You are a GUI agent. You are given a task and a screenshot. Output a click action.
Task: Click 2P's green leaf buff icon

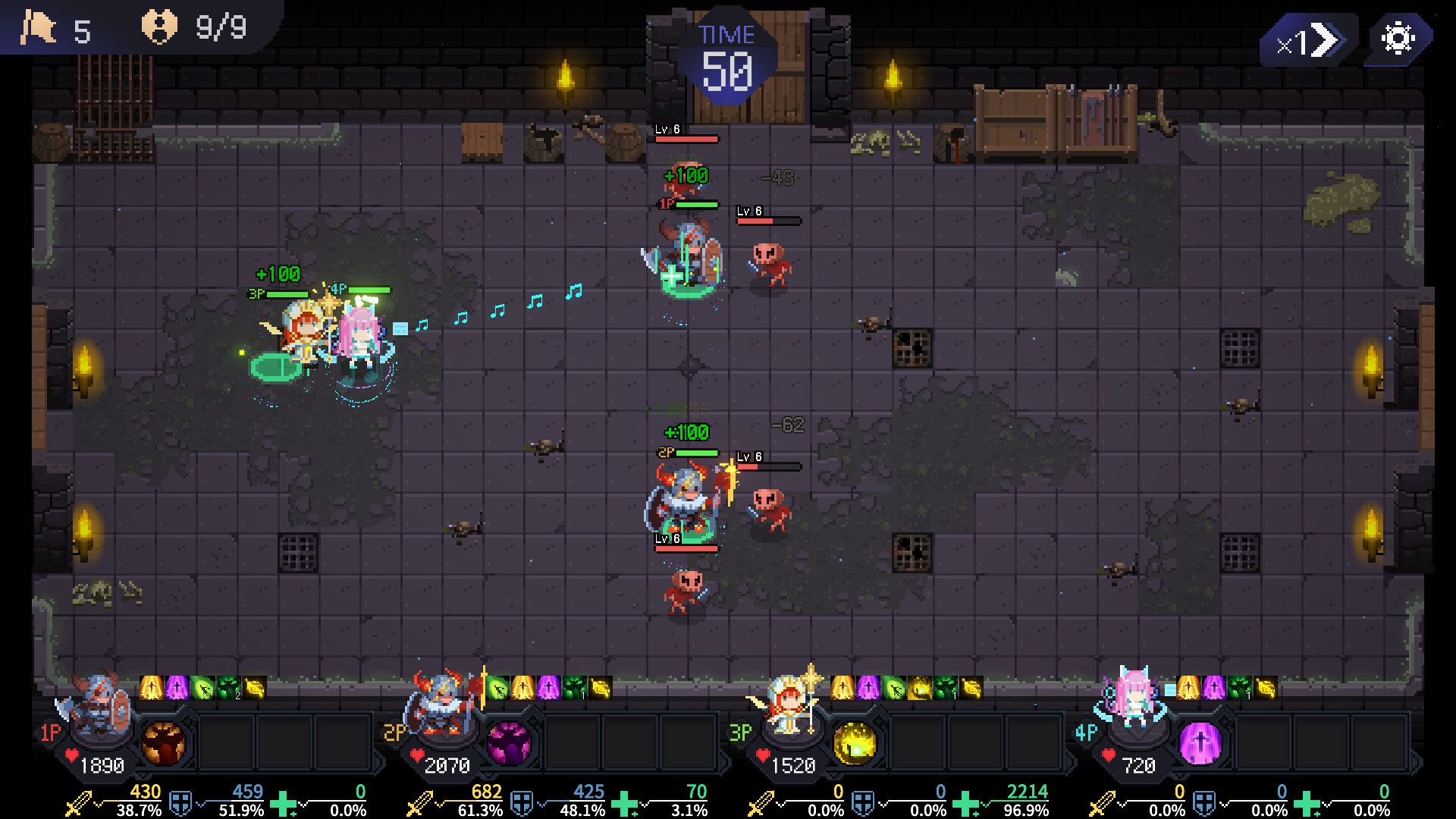pyautogui.click(x=497, y=688)
